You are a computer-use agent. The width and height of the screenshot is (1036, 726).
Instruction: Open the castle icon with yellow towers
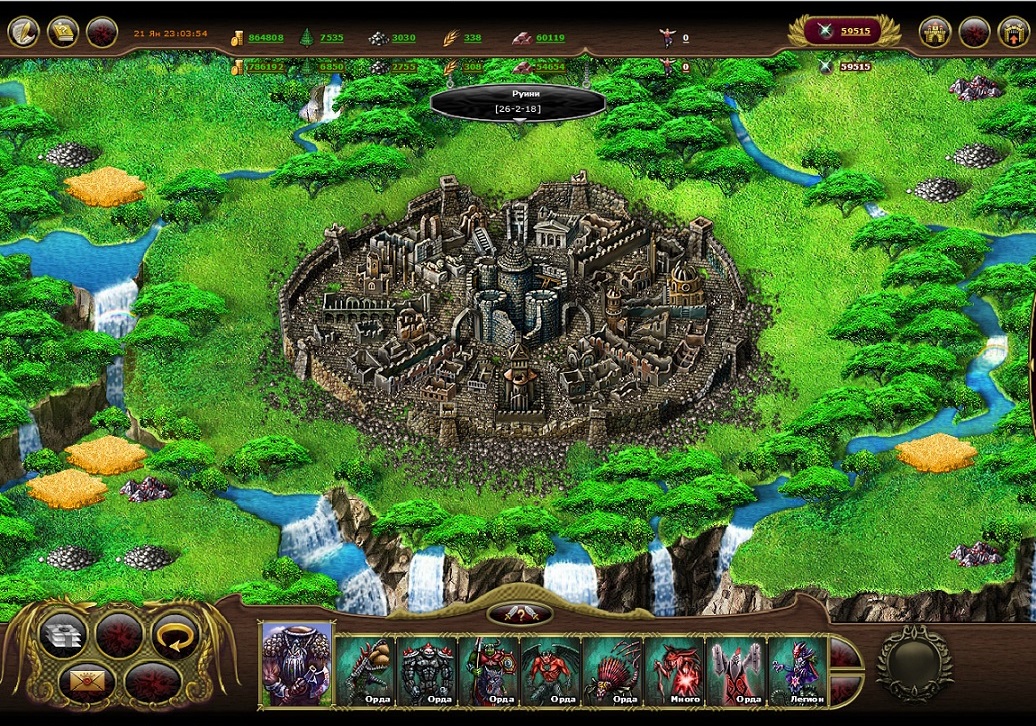point(934,32)
